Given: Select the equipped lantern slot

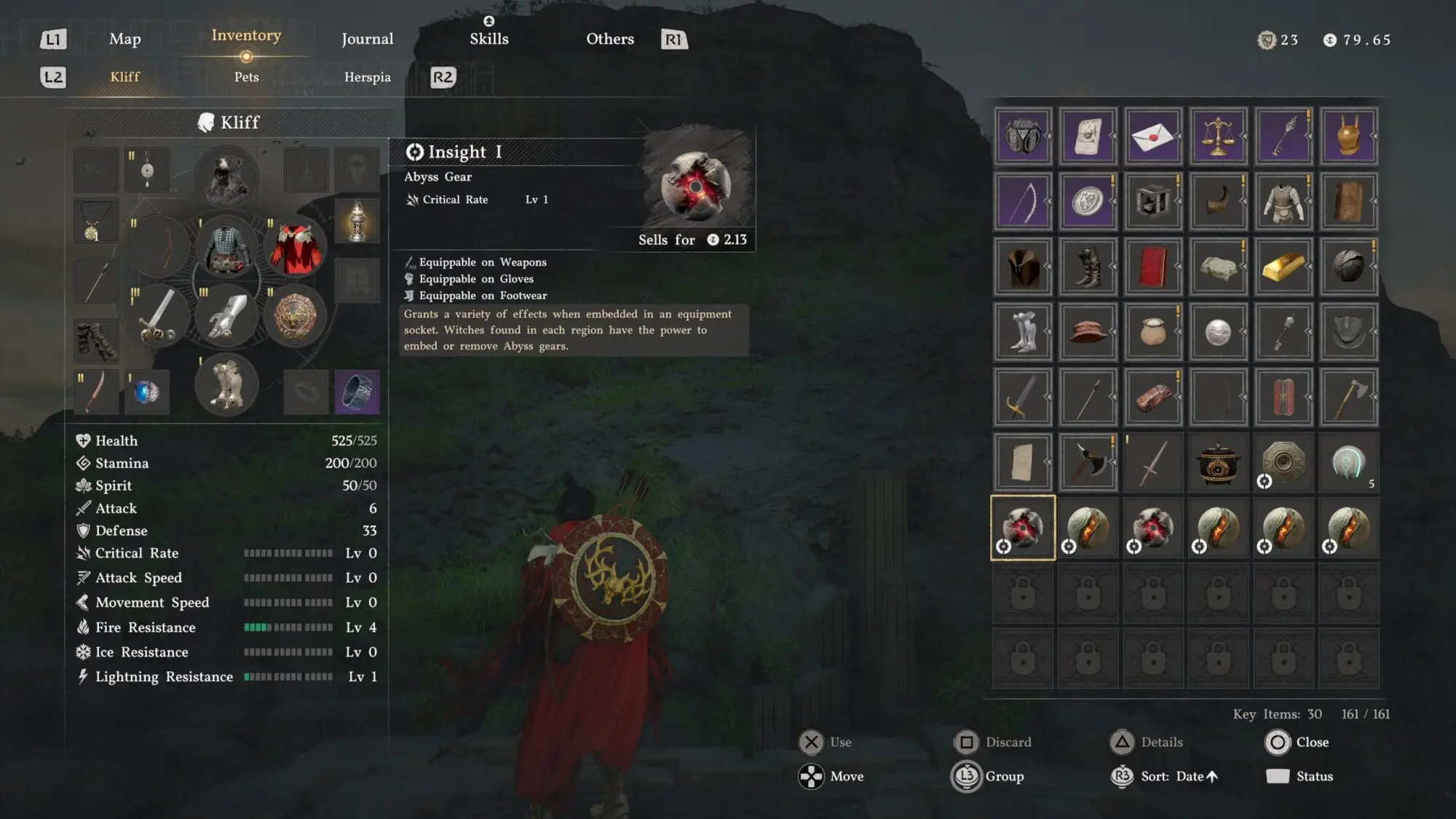Looking at the screenshot, I should [x=357, y=221].
